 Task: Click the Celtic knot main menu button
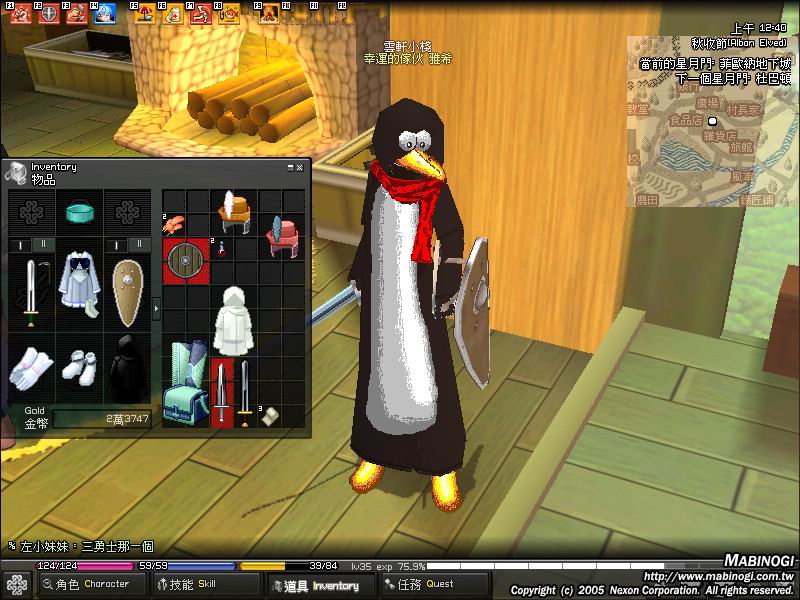pos(16,585)
